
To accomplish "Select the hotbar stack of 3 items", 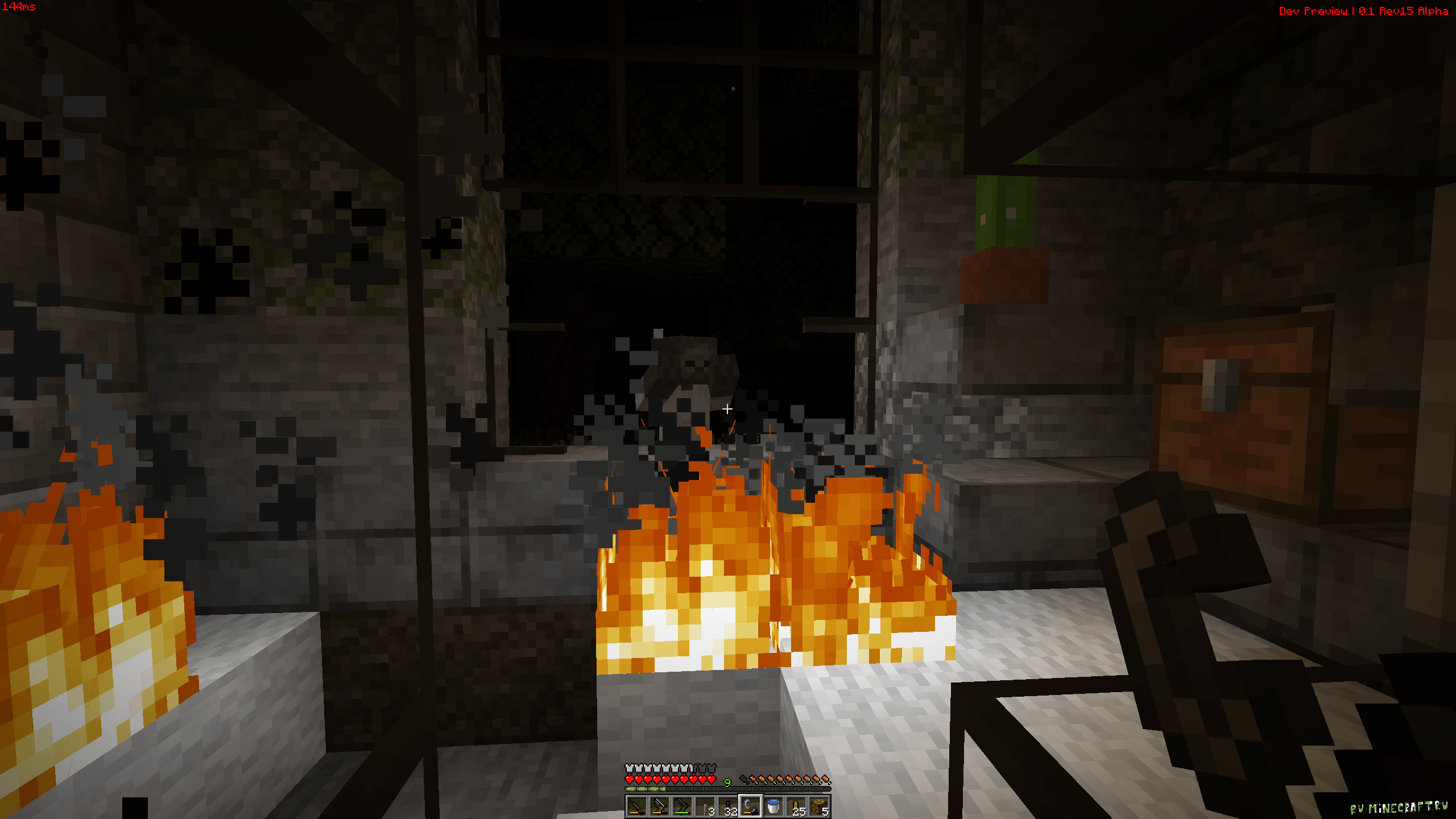I will (x=705, y=806).
